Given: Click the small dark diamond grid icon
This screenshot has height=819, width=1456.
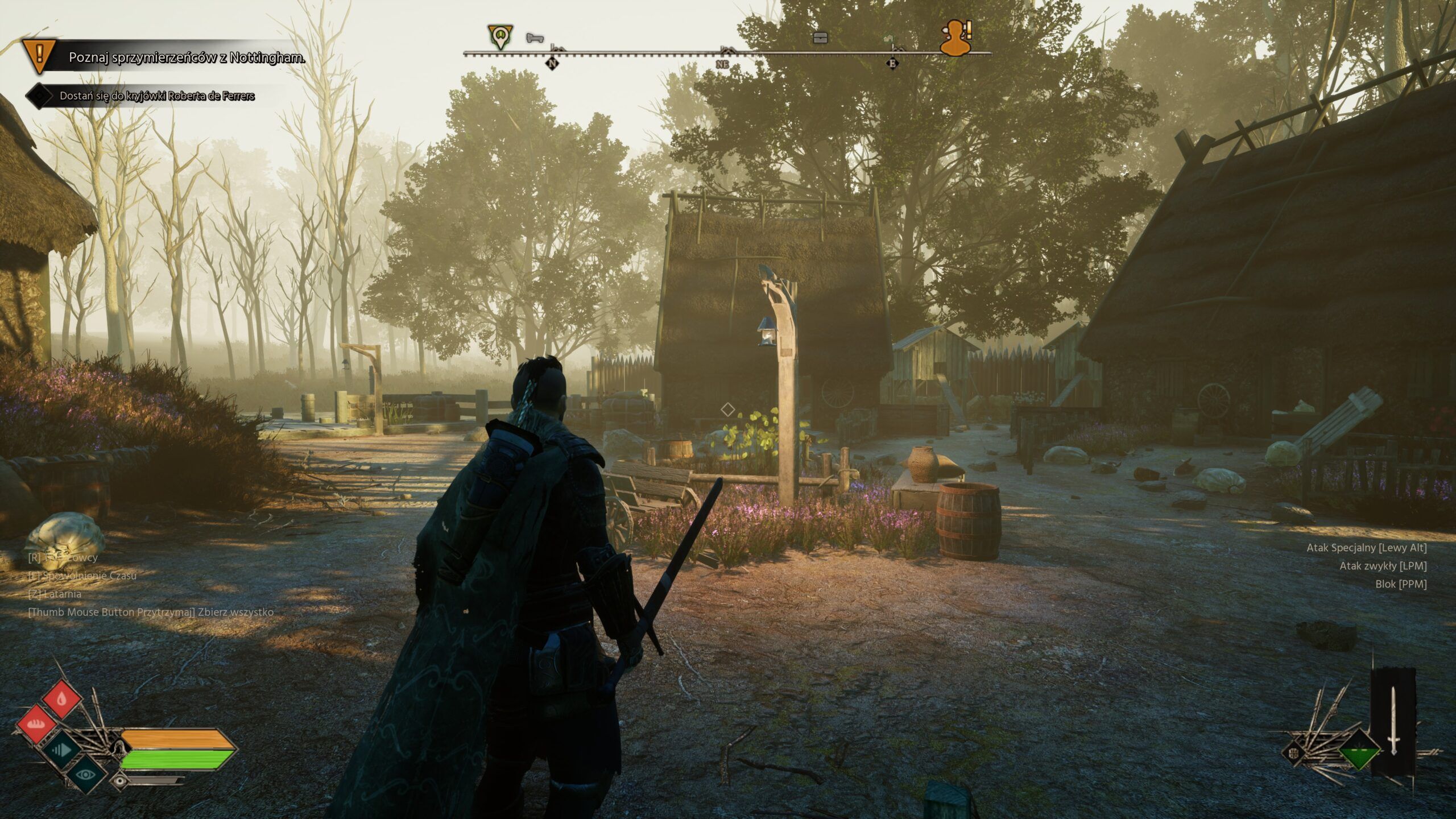Looking at the screenshot, I should coord(1294,754).
